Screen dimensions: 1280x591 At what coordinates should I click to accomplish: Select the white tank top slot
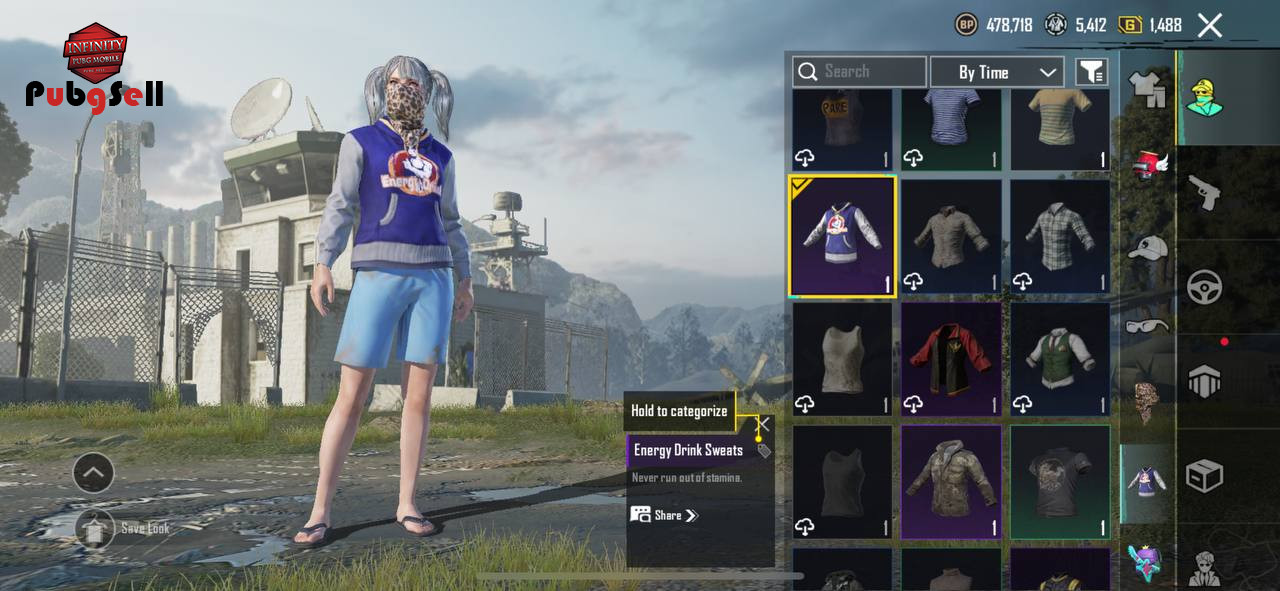[x=842, y=359]
